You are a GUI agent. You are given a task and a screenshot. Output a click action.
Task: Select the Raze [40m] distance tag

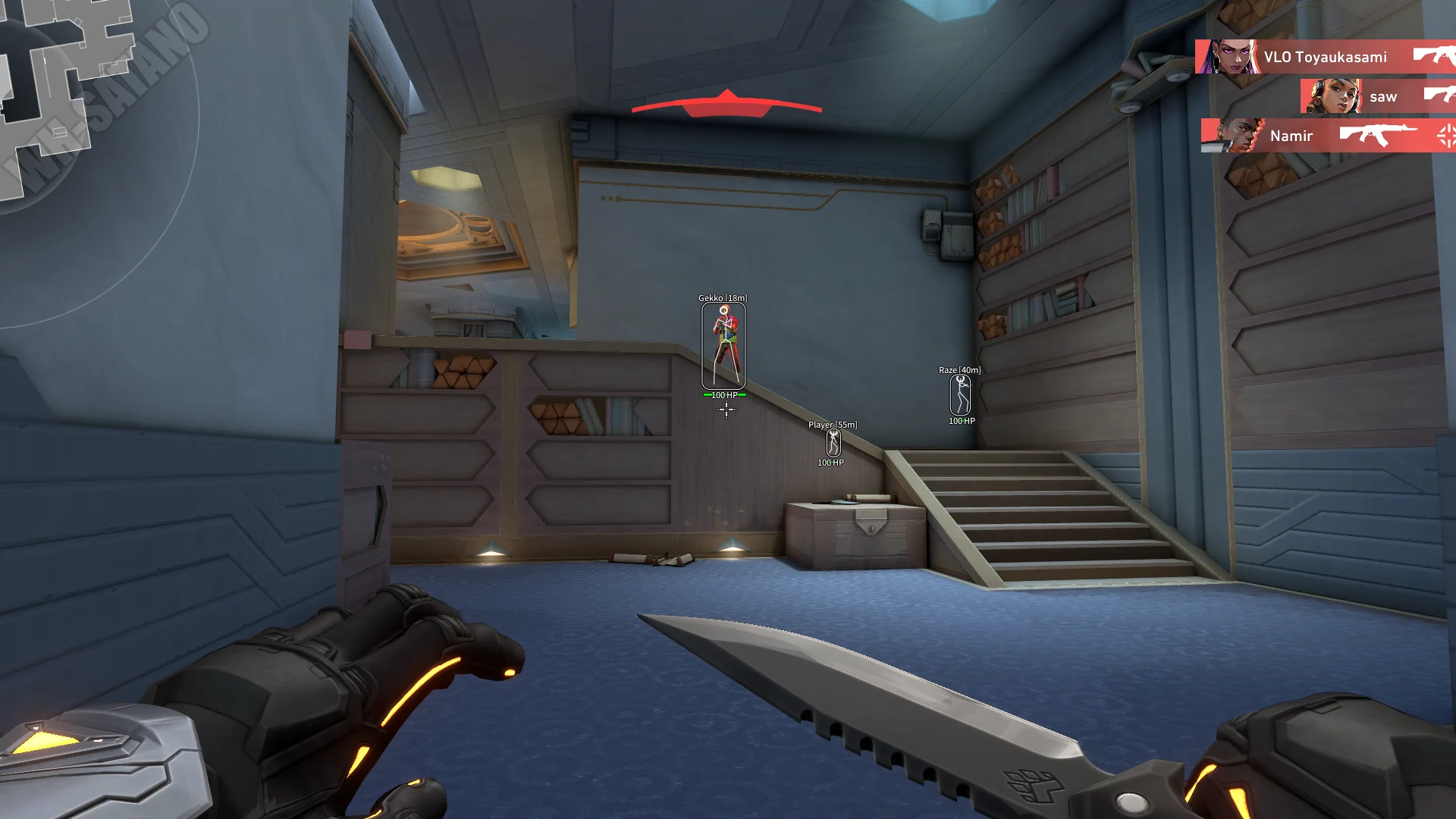pyautogui.click(x=959, y=371)
